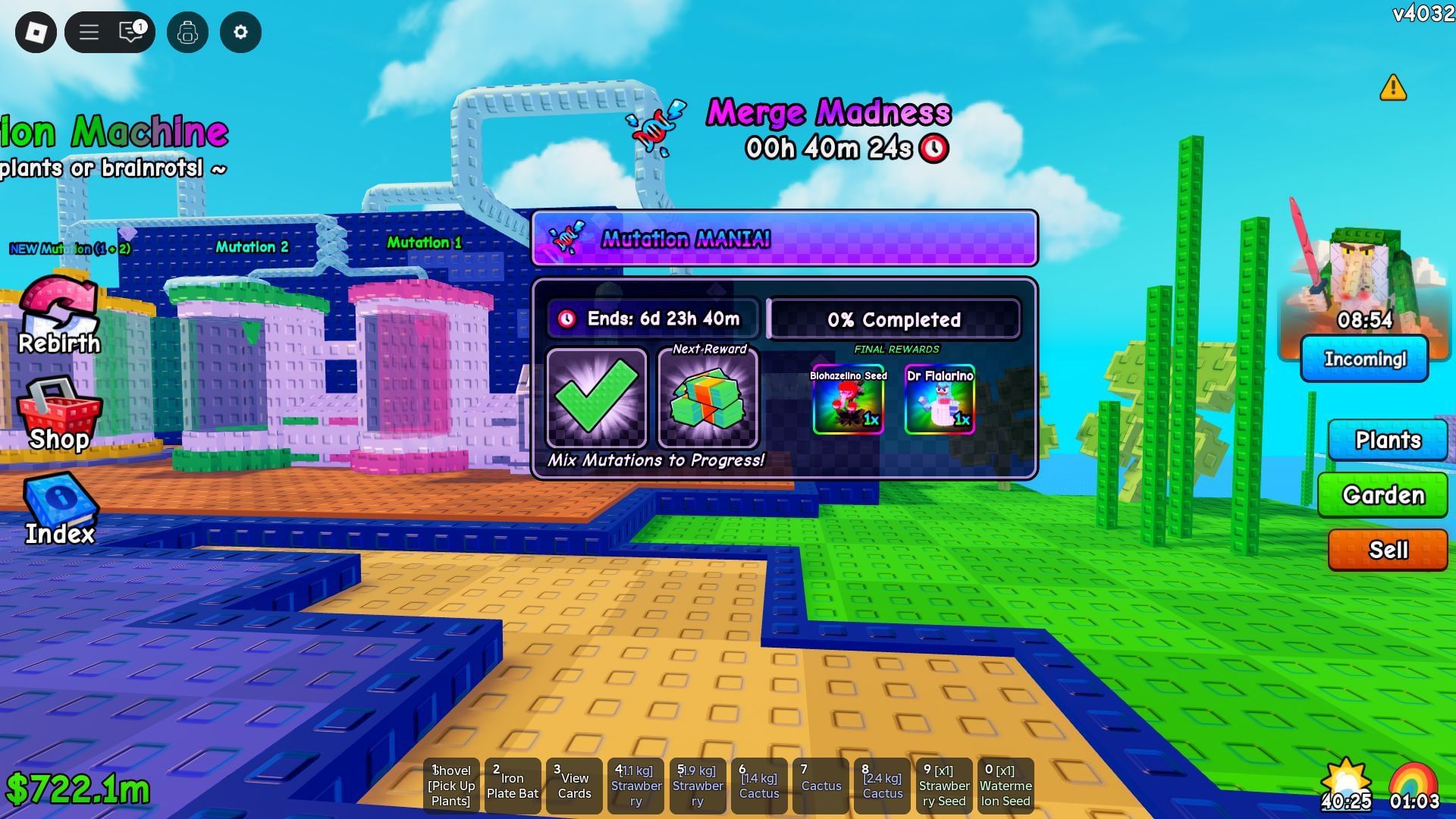Click the green checkmark mutation task
The height and width of the screenshot is (819, 1456).
click(597, 397)
